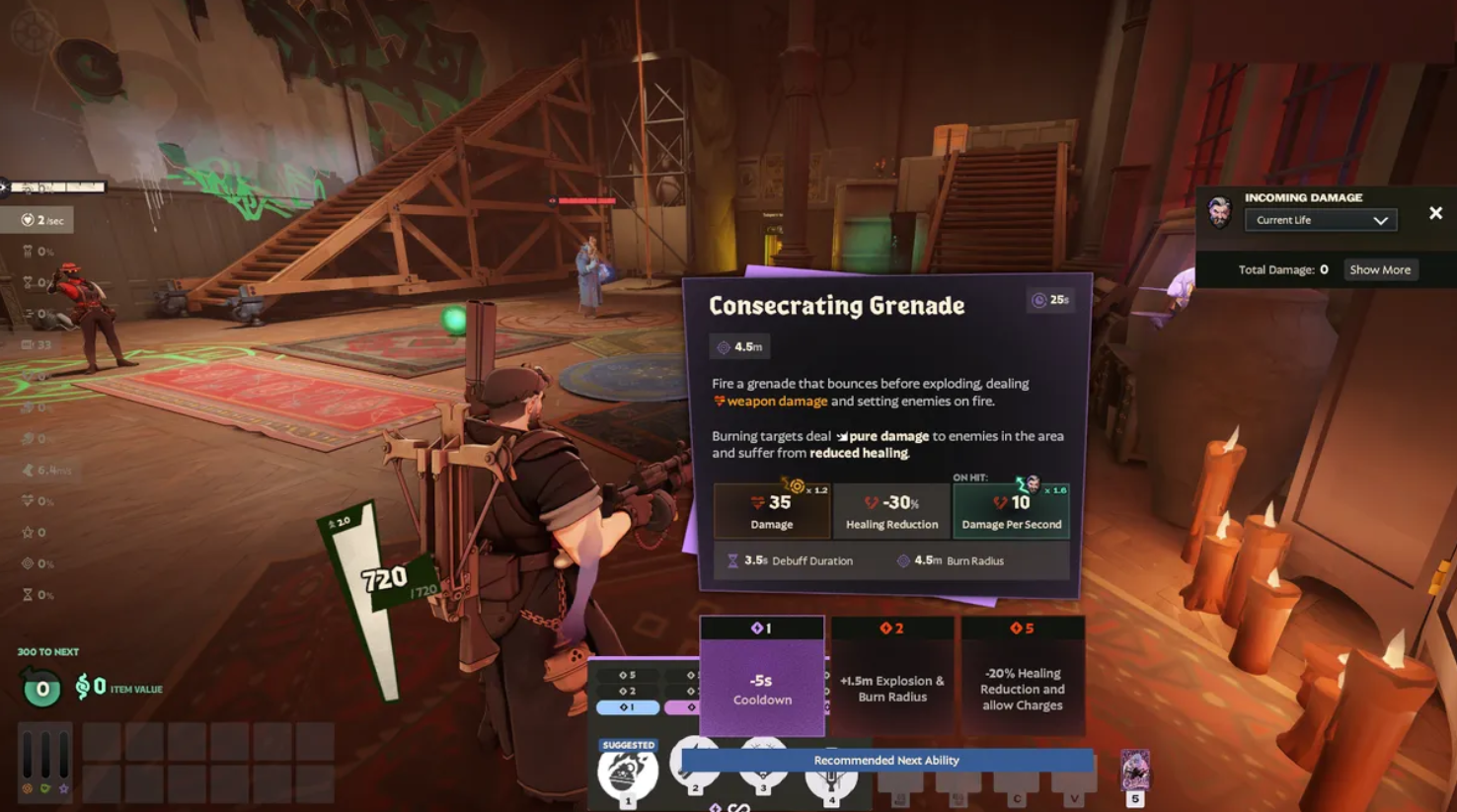The height and width of the screenshot is (812, 1457).
Task: Click the Recommended Next Ability banner
Action: pos(885,760)
